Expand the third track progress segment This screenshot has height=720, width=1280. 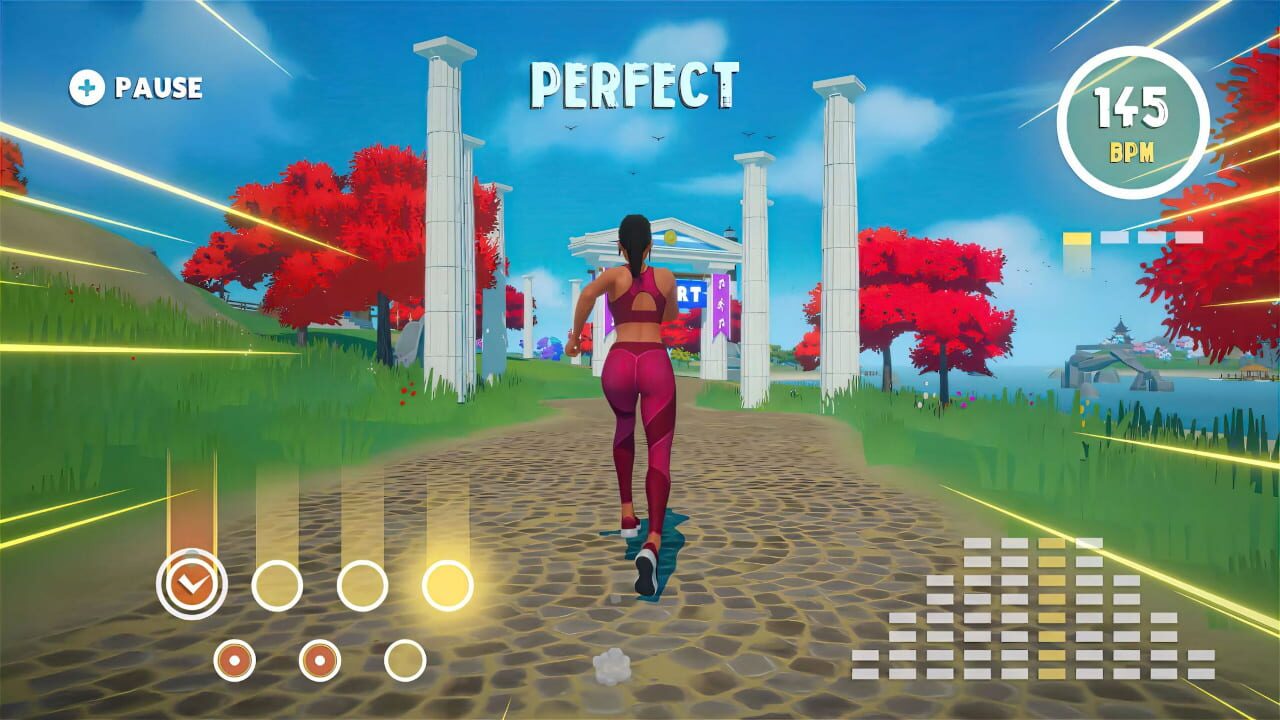tap(1153, 238)
